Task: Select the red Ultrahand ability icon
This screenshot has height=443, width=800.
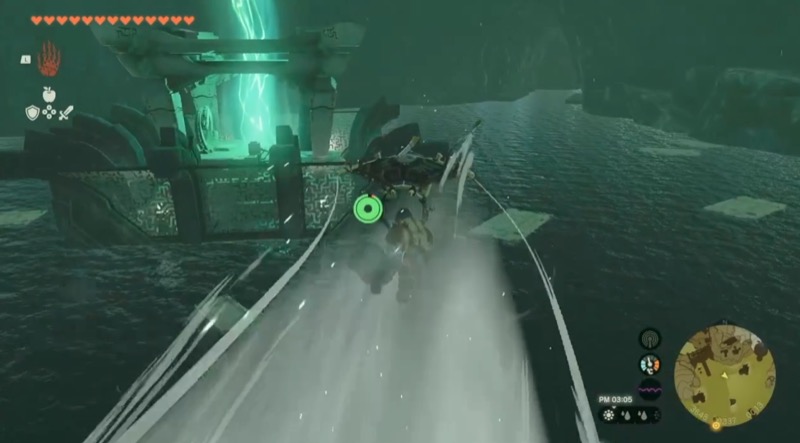Action: tap(48, 60)
